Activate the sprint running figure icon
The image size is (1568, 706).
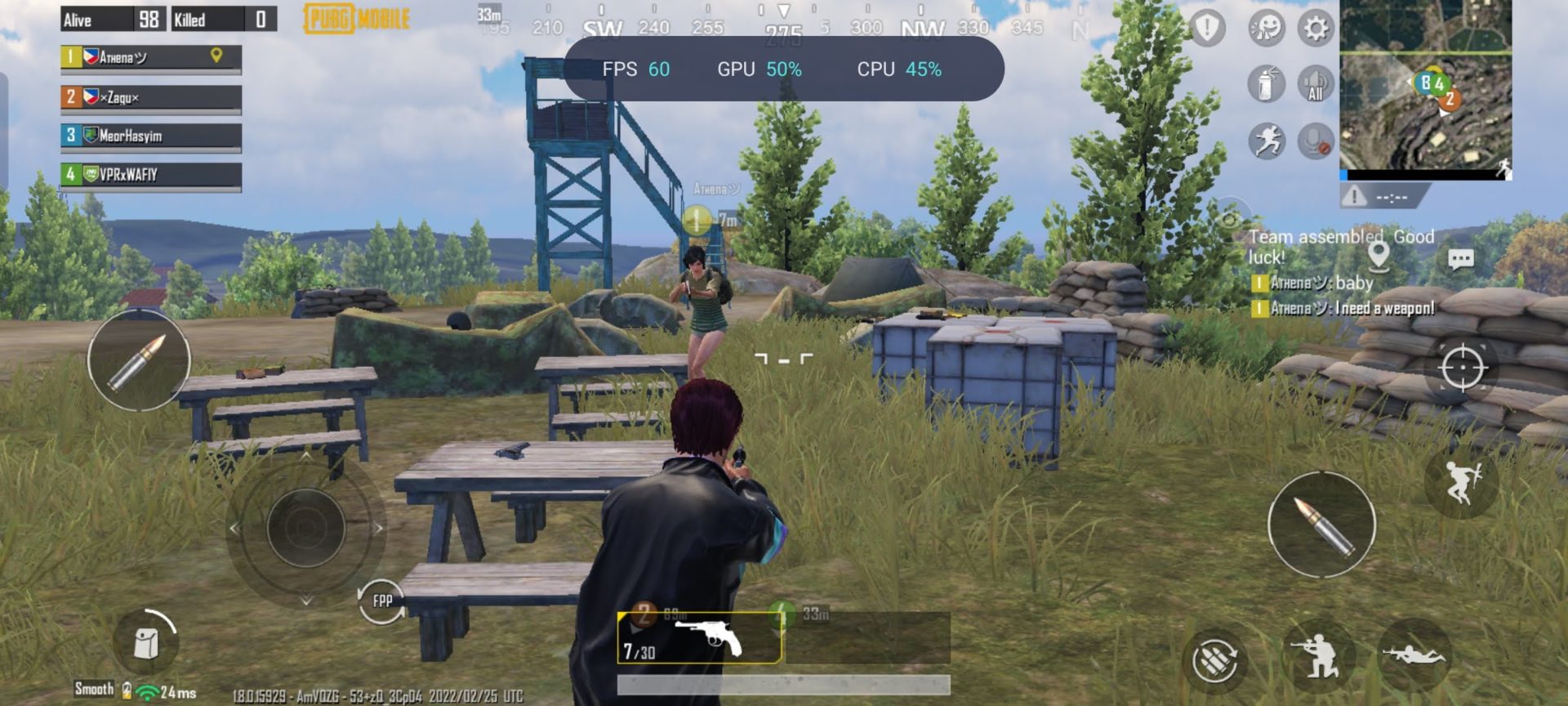1266,141
